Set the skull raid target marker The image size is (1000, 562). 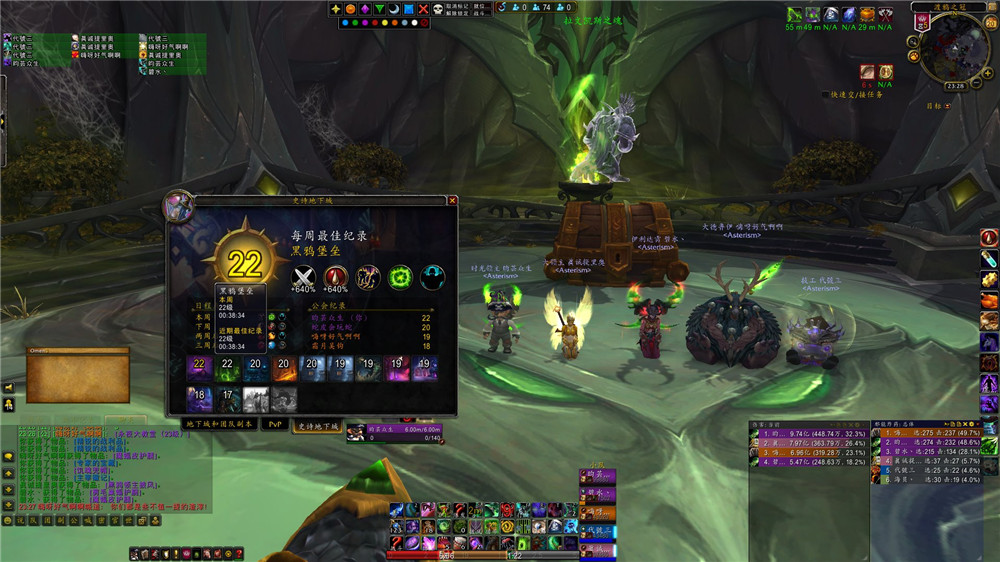(x=437, y=9)
